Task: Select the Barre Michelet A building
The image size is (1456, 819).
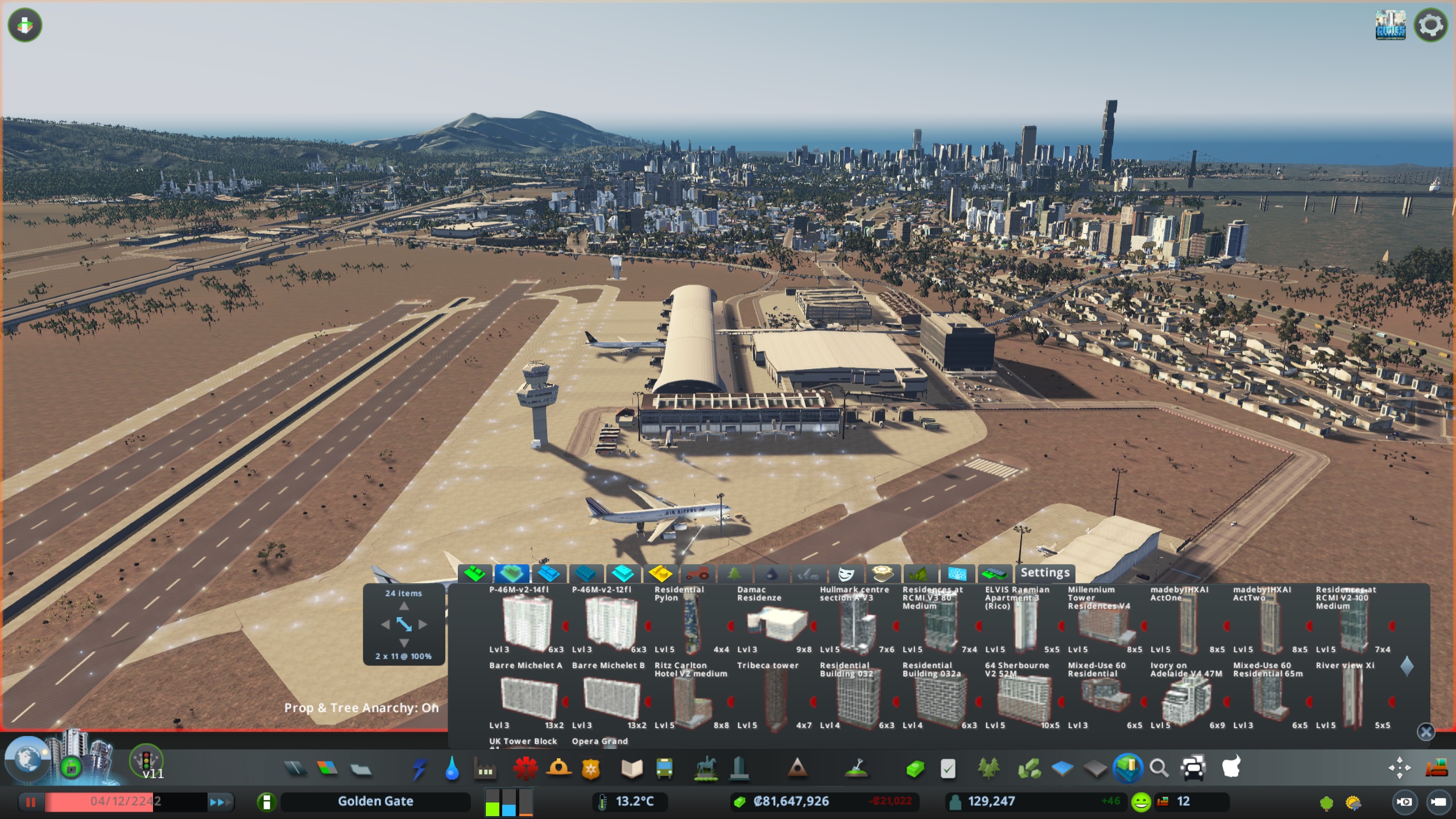Action: 528,700
